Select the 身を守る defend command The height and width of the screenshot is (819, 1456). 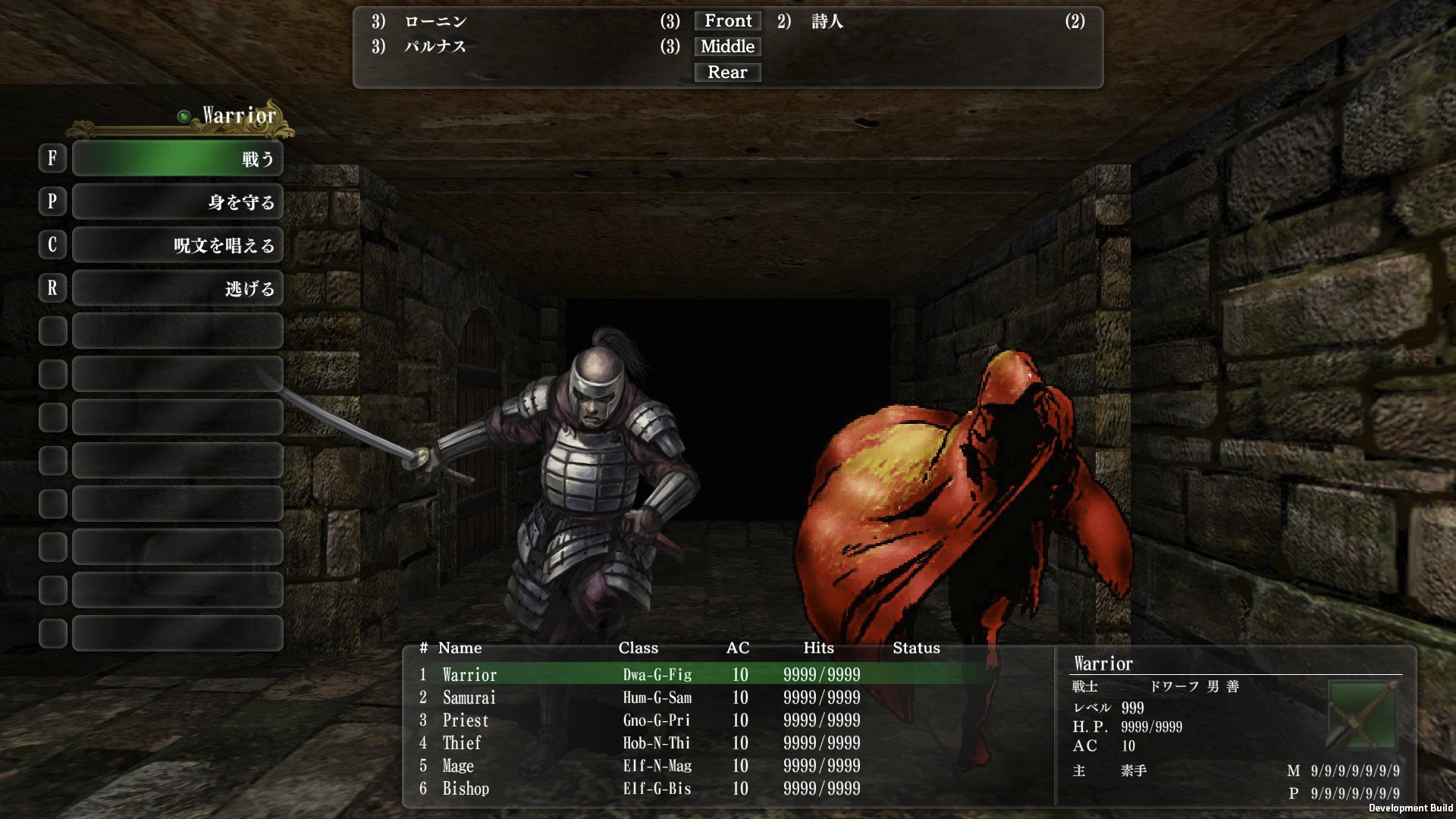click(177, 201)
